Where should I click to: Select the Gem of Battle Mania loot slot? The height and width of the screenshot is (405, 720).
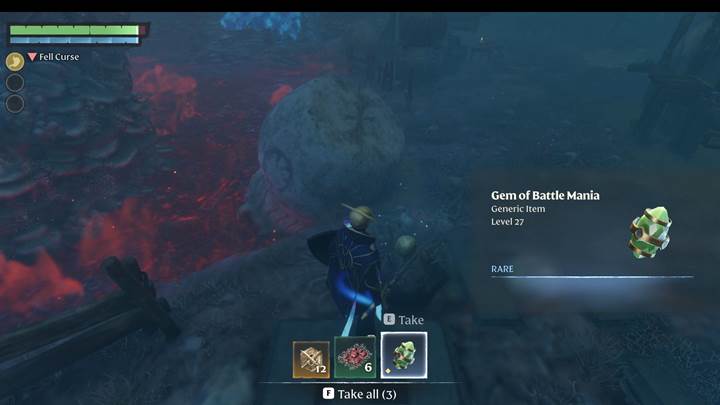404,357
